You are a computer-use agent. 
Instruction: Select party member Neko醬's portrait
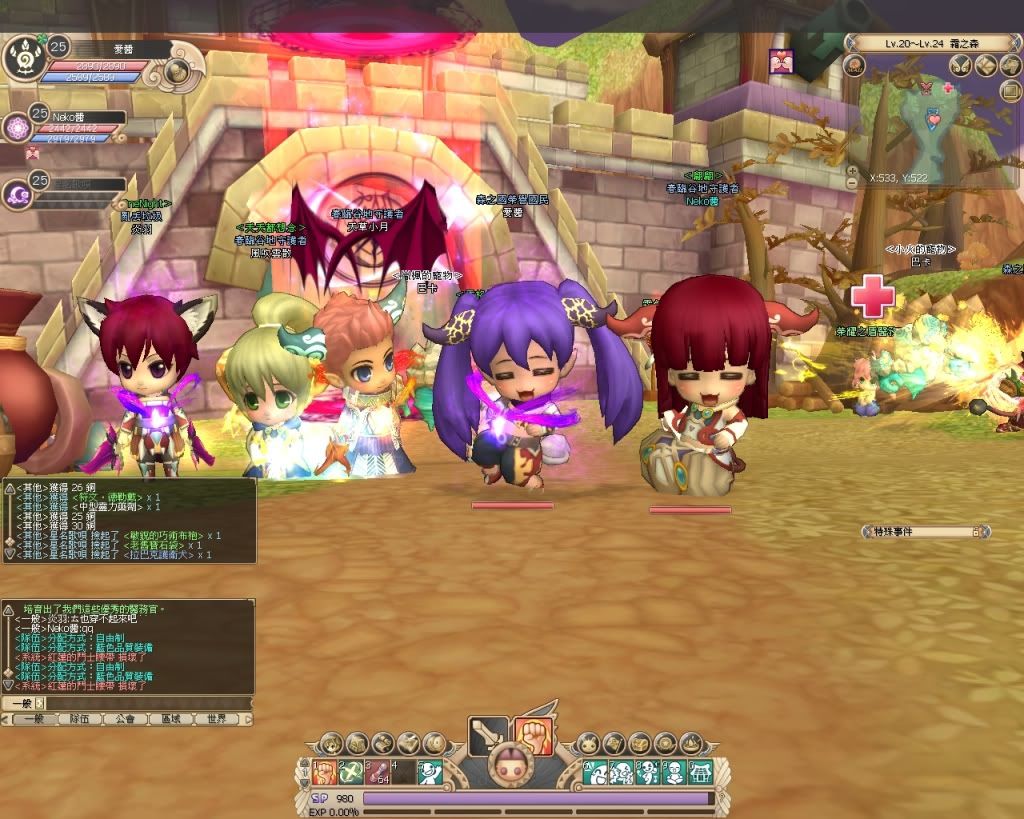click(x=17, y=127)
